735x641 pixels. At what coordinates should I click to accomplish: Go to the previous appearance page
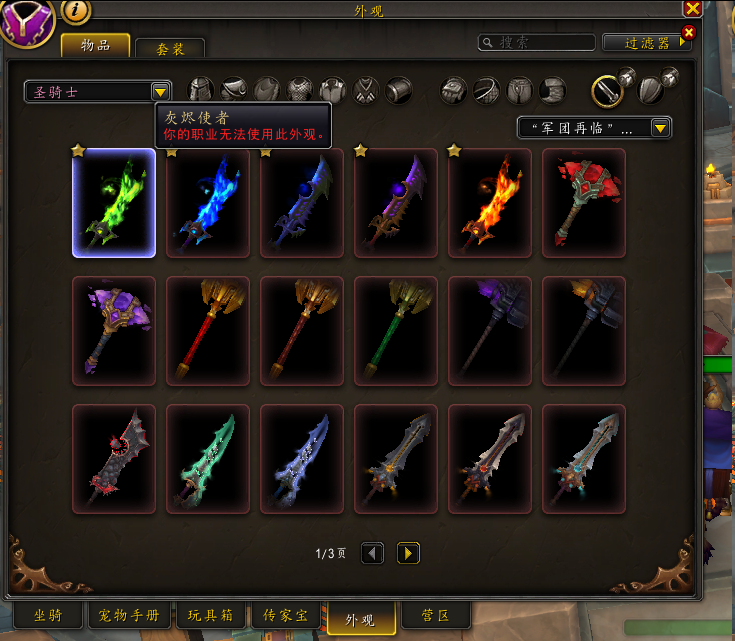point(372,553)
